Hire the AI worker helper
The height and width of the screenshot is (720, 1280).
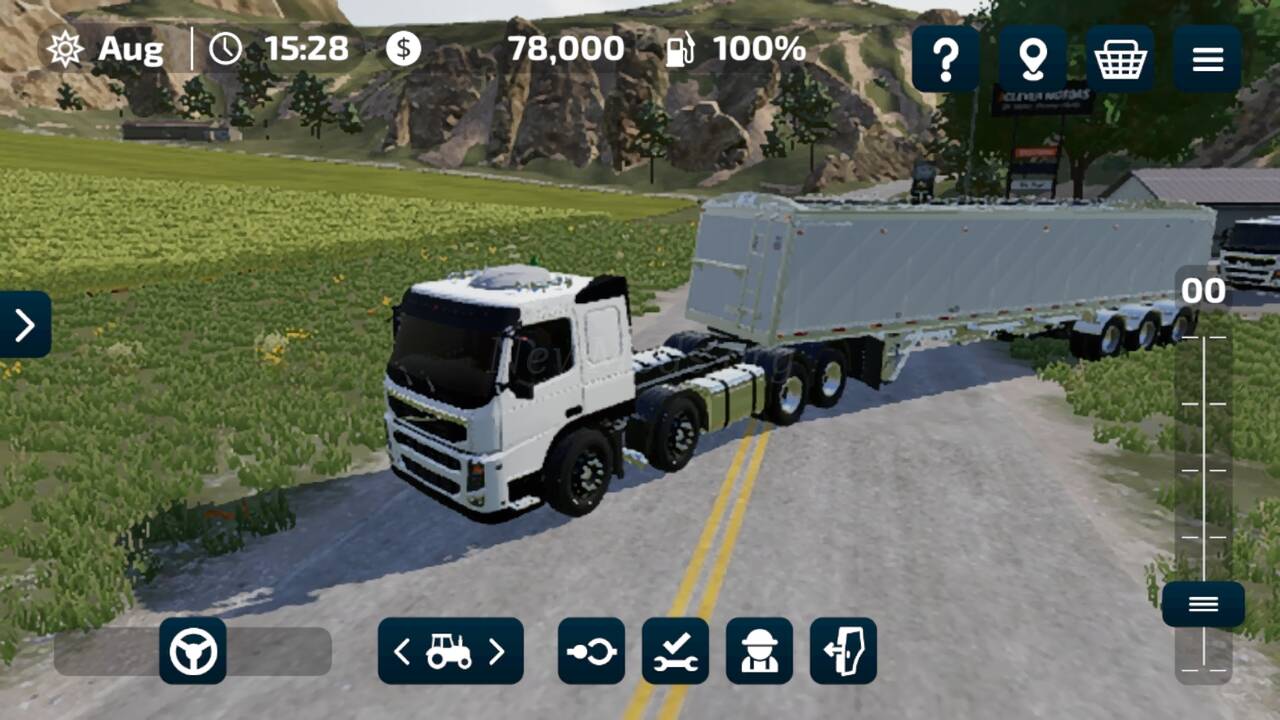[759, 651]
